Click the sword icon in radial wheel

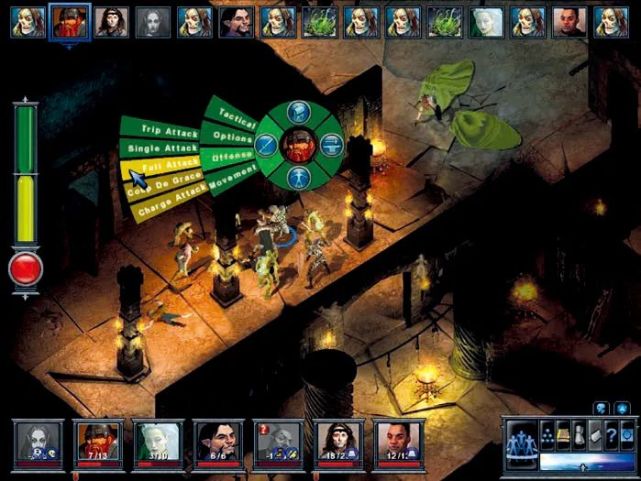pyautogui.click(x=267, y=146)
